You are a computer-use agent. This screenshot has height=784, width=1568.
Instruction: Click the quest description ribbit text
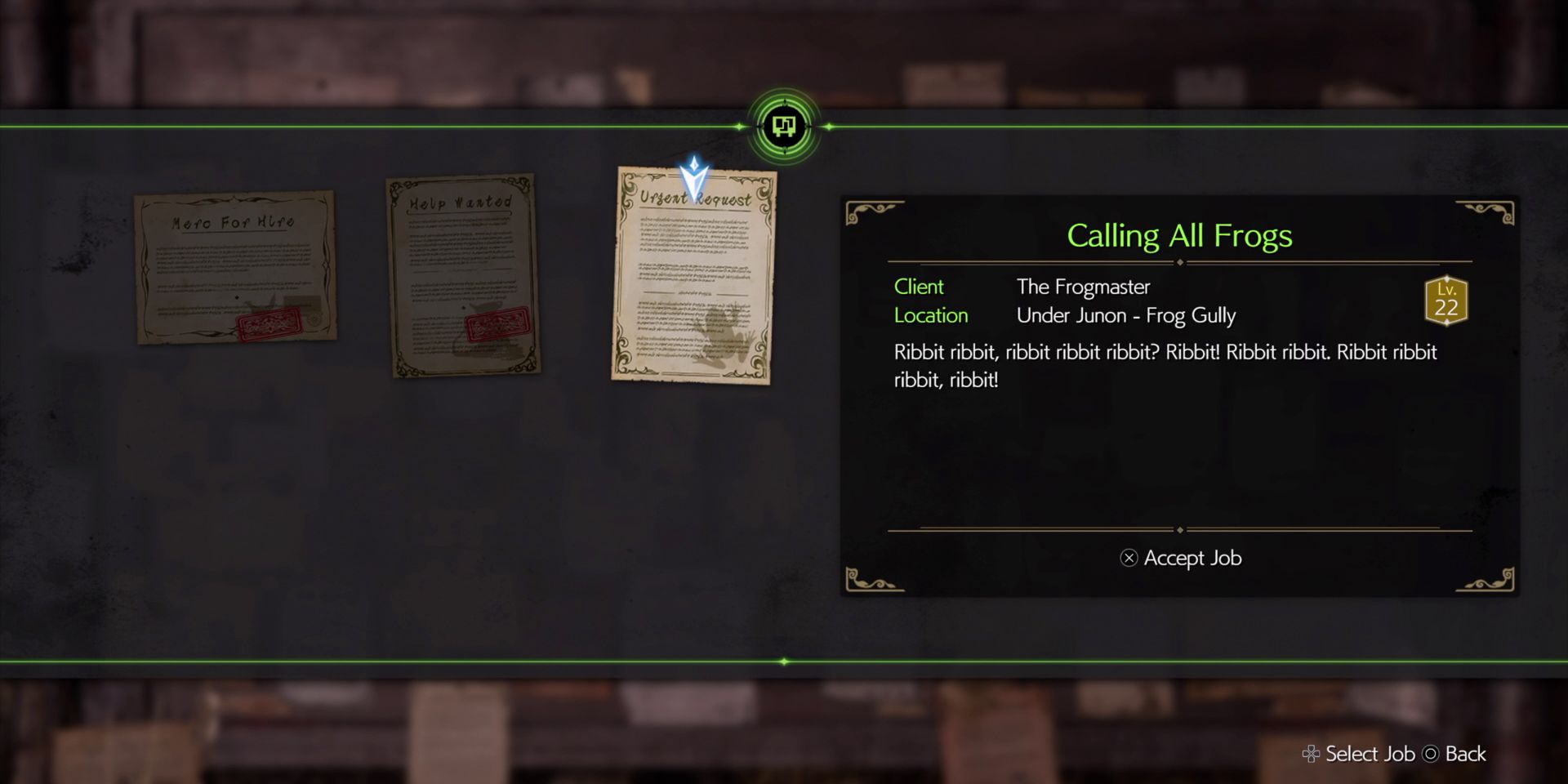pos(1160,365)
